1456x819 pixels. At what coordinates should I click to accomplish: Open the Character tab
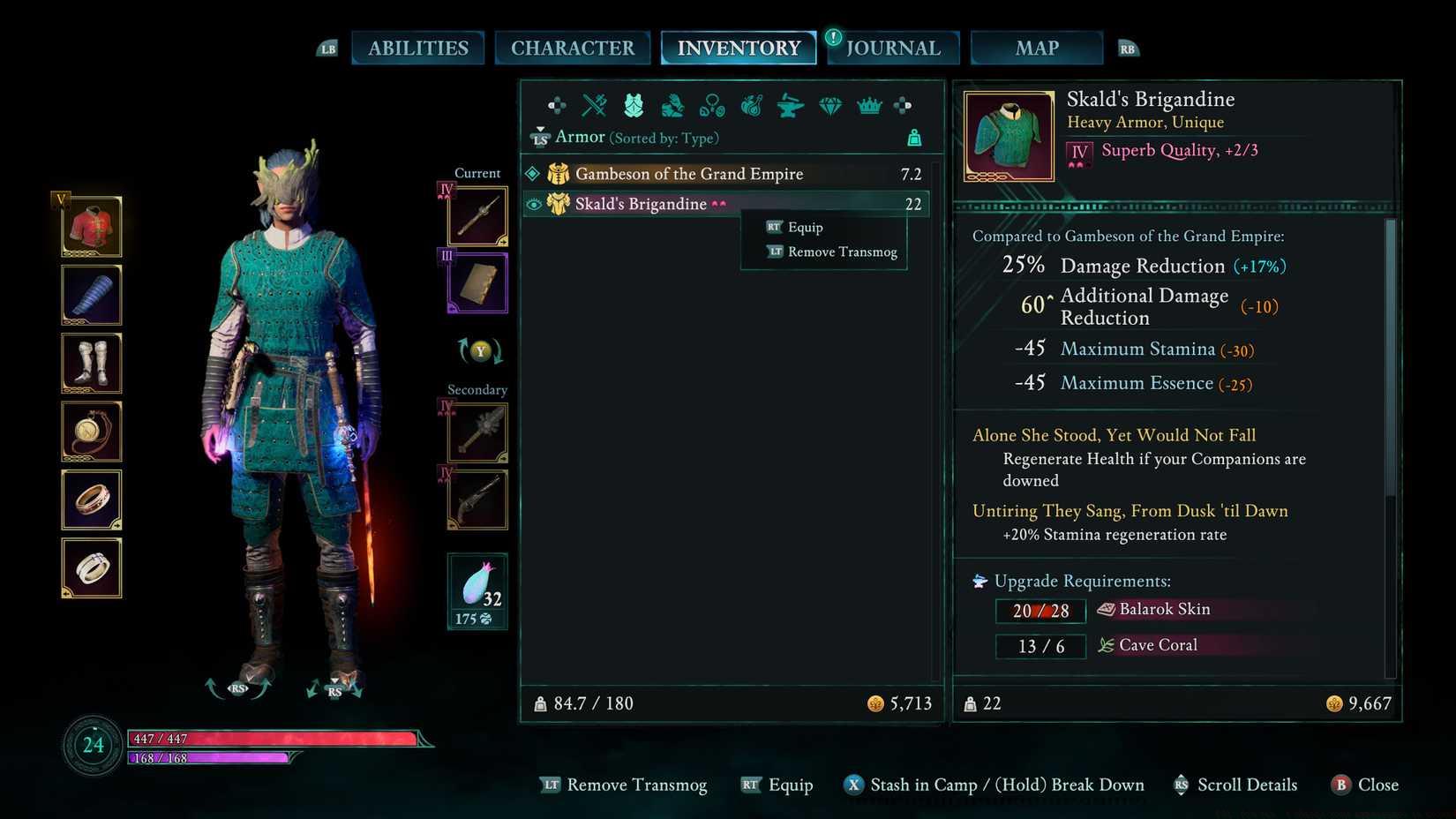[x=573, y=48]
